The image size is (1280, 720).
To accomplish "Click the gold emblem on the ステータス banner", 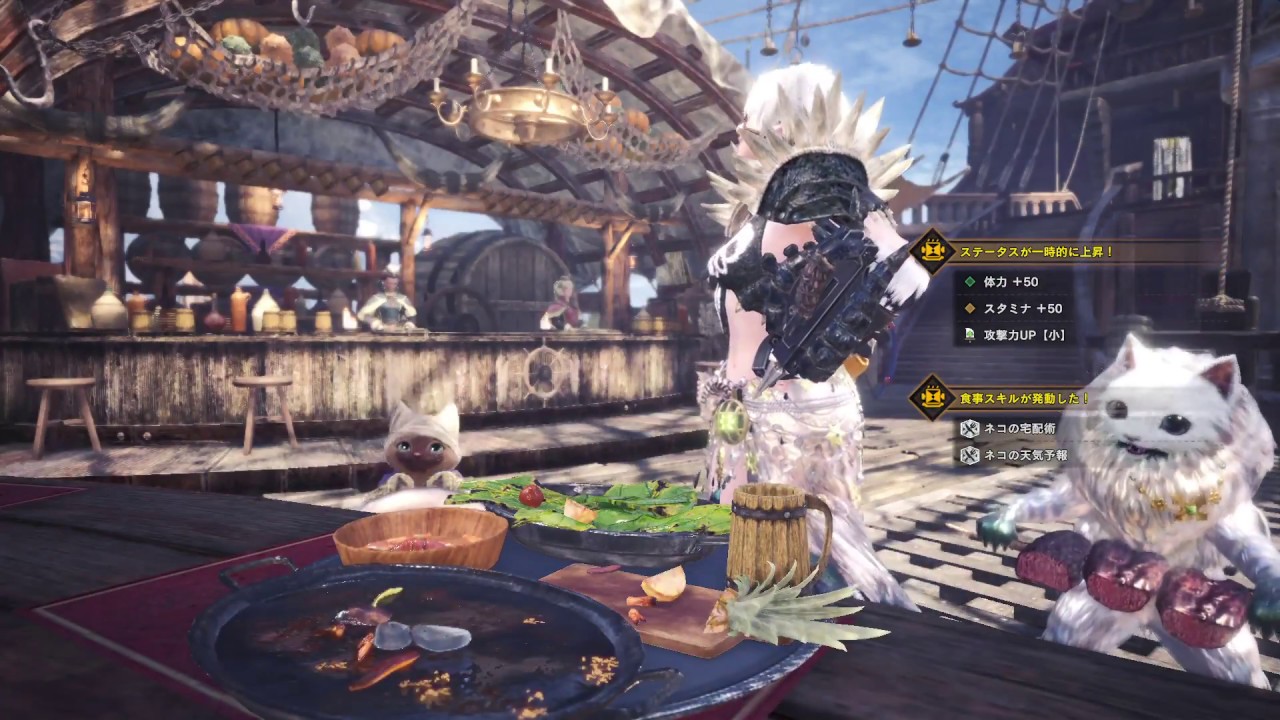I will click(933, 251).
